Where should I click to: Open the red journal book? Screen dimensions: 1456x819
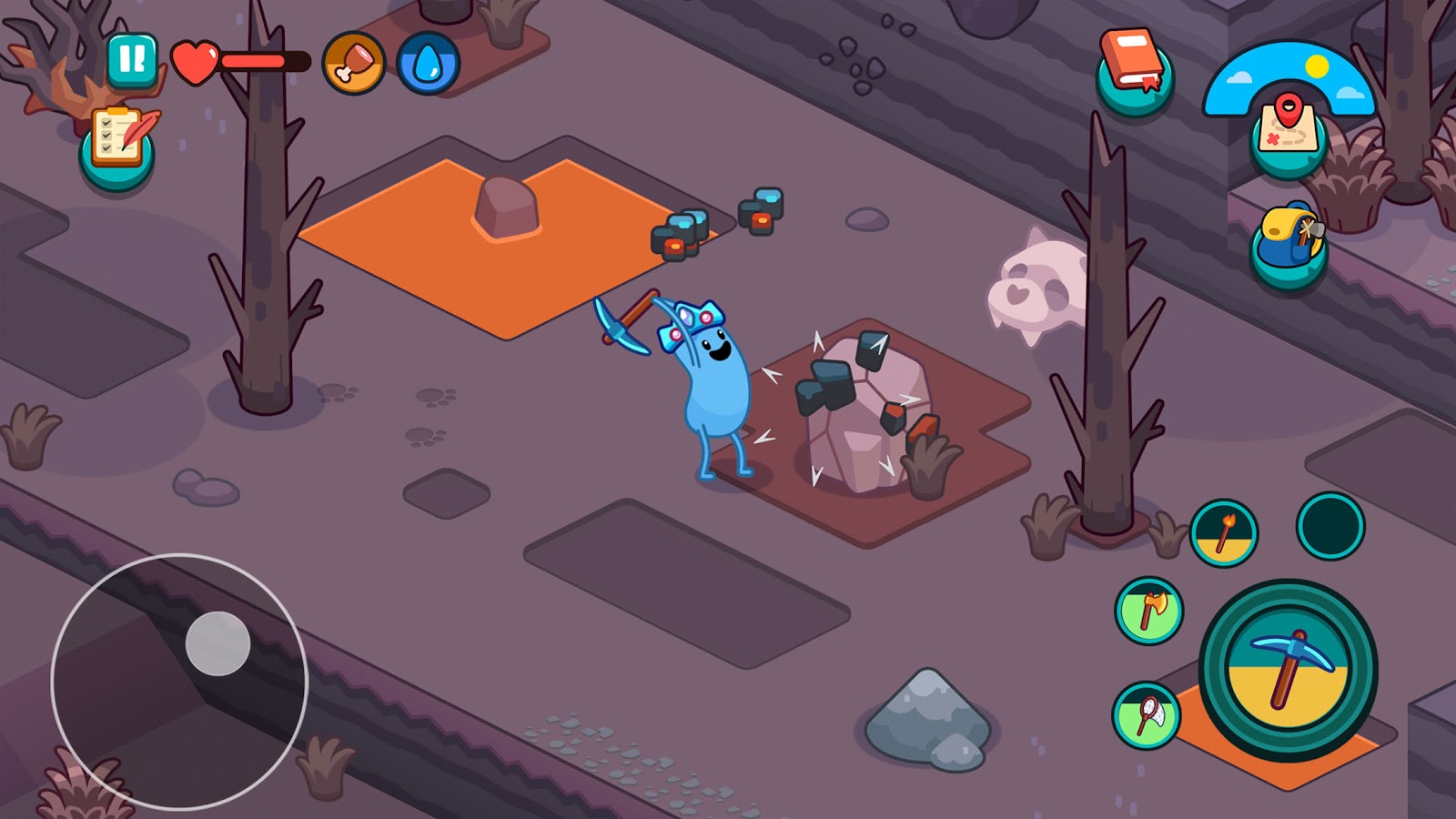coord(1134,69)
